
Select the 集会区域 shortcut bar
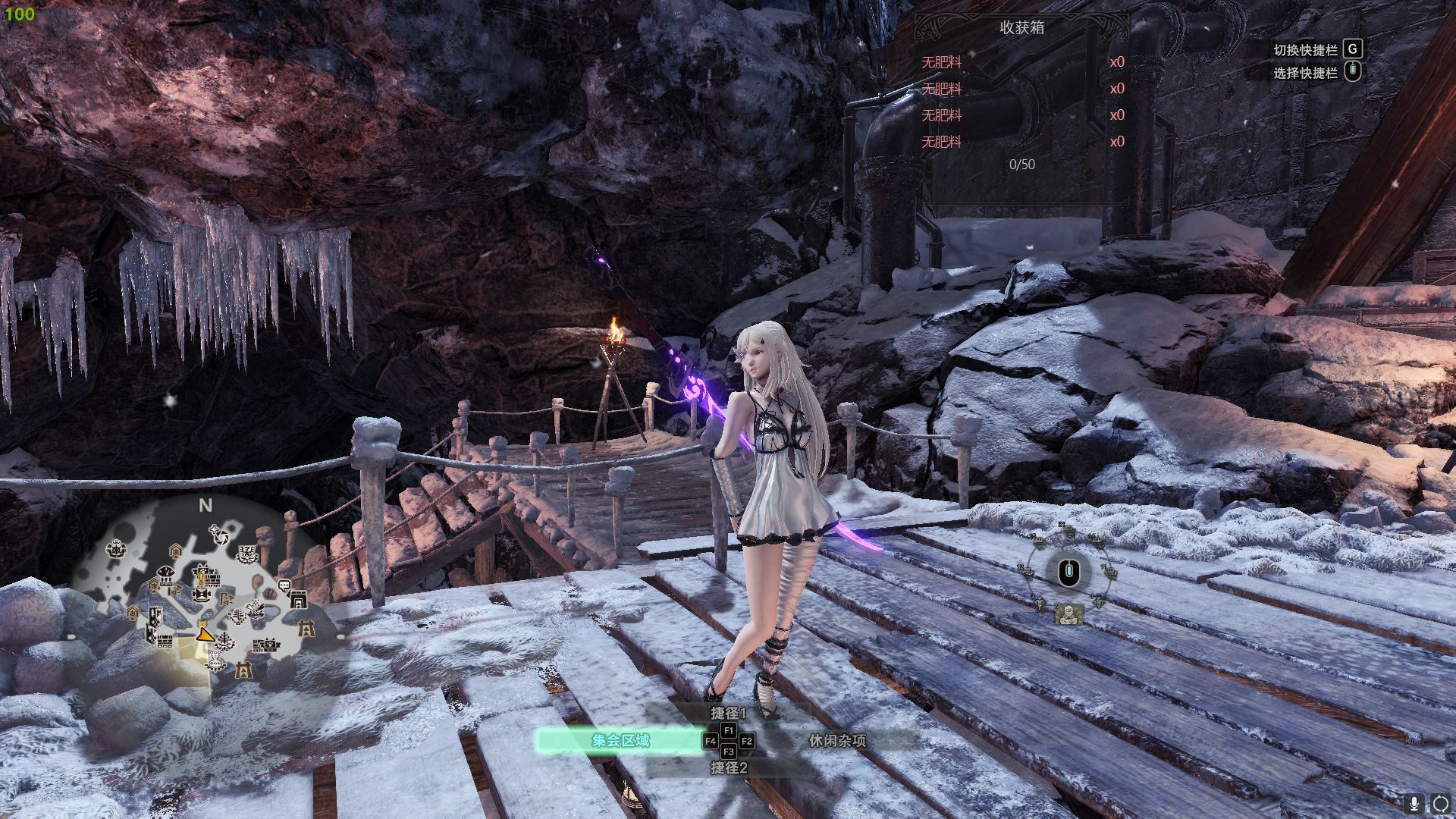pos(620,740)
